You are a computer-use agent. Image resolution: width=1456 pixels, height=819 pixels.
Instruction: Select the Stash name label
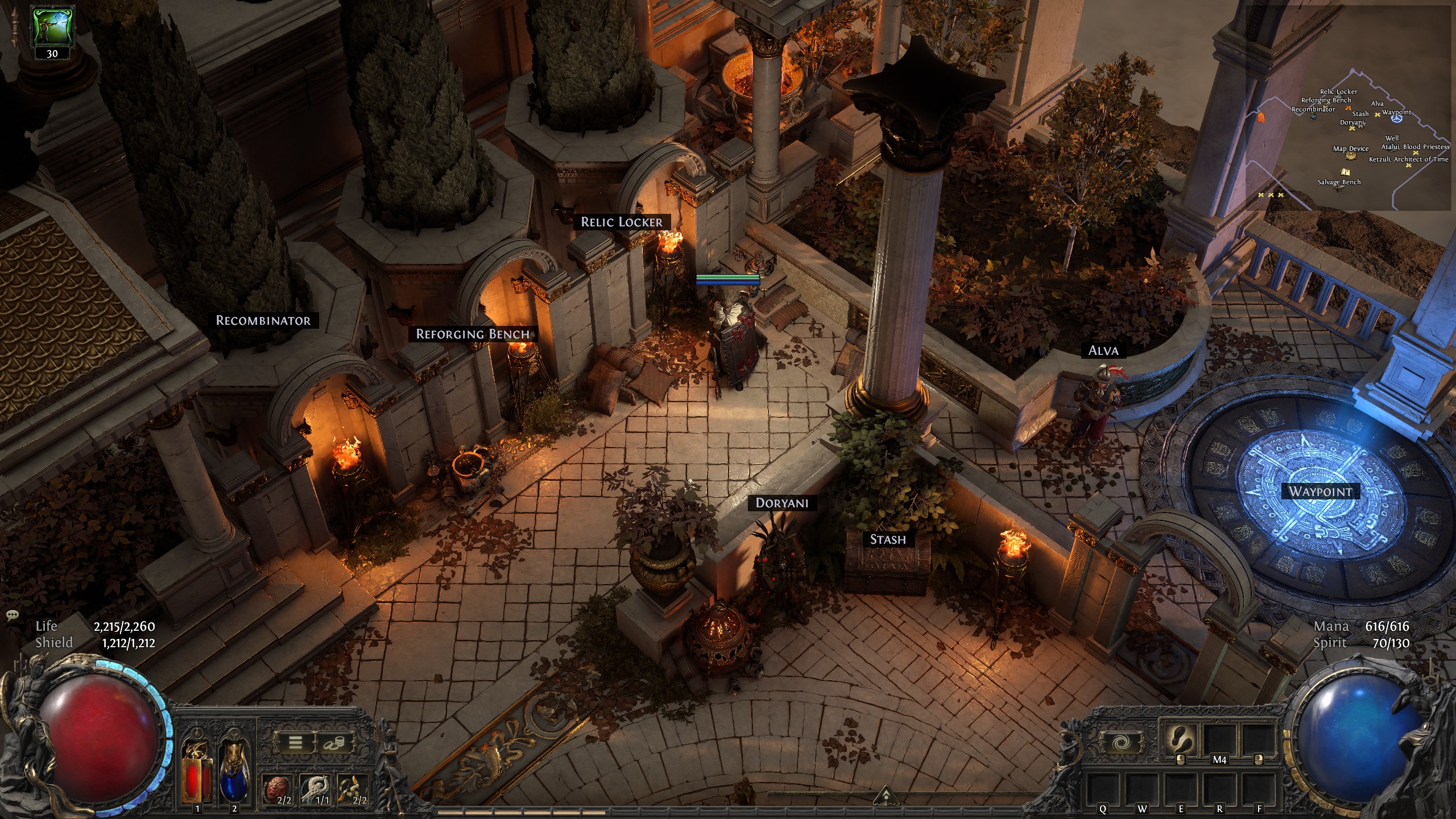pyautogui.click(x=888, y=539)
